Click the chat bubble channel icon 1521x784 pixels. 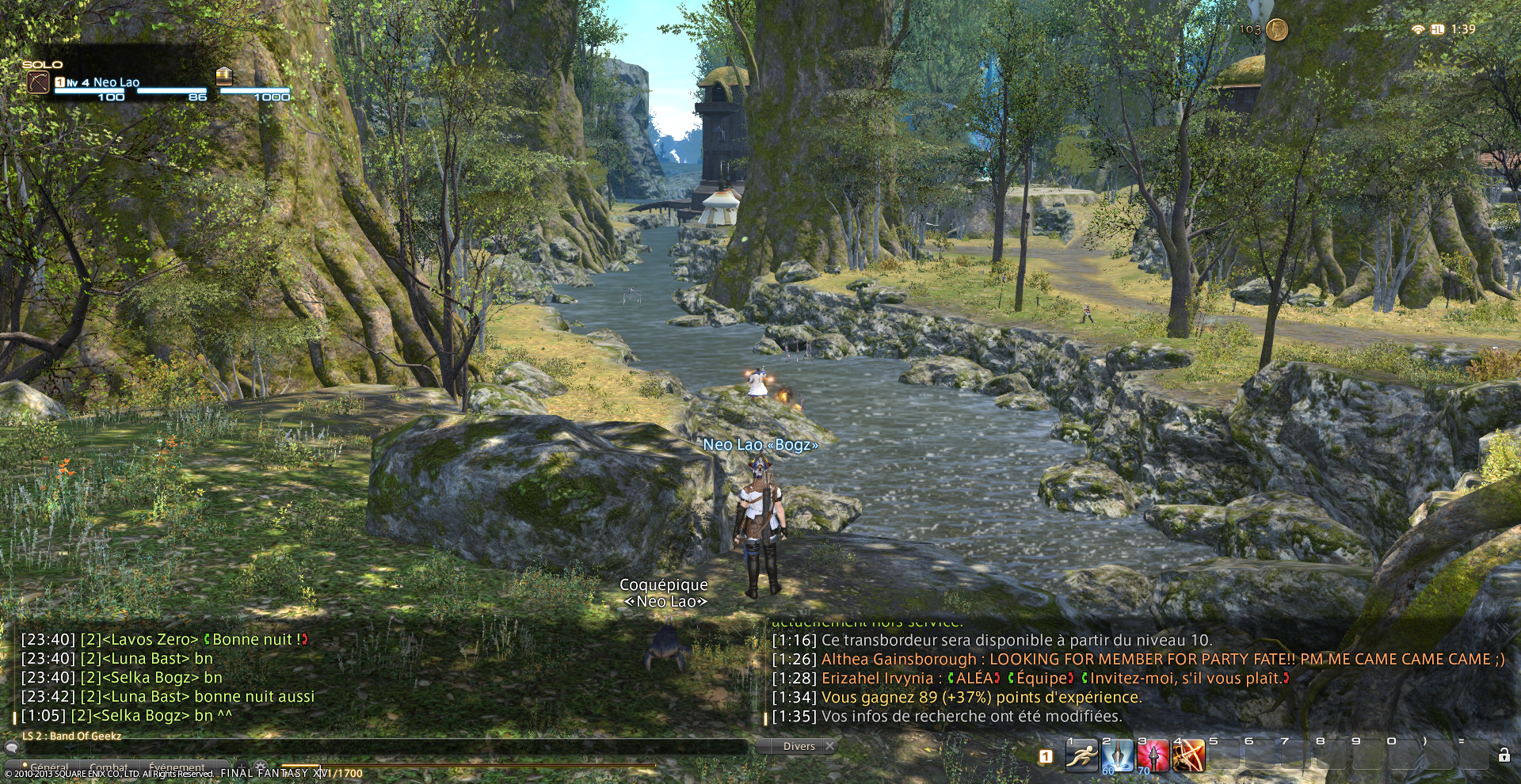pyautogui.click(x=11, y=747)
